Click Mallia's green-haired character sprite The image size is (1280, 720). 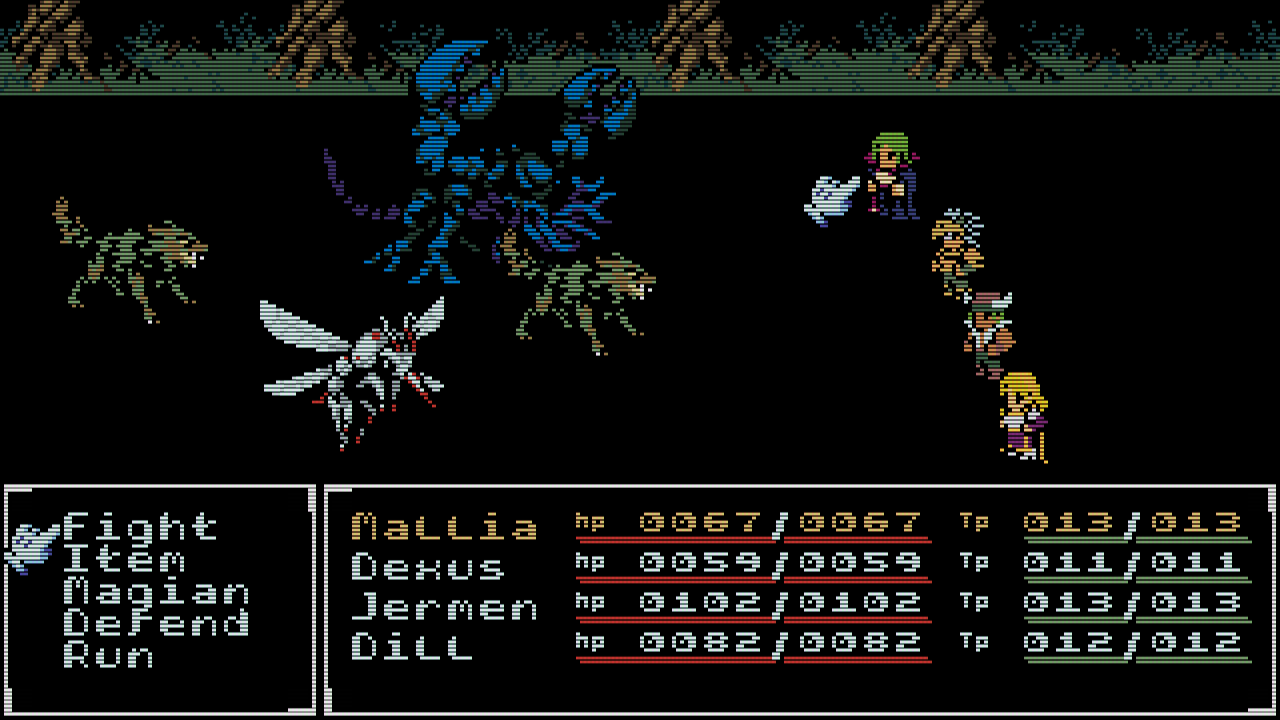click(890, 175)
